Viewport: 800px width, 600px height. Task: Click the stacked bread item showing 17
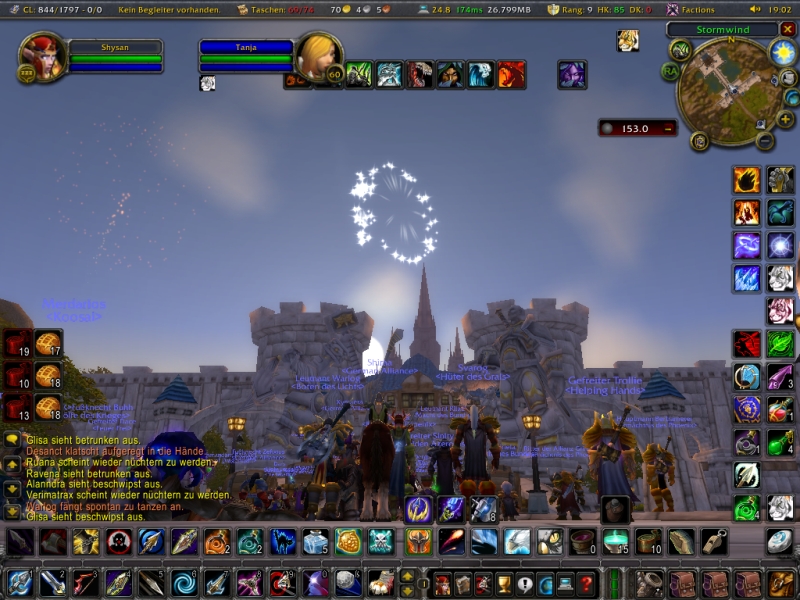[x=48, y=343]
